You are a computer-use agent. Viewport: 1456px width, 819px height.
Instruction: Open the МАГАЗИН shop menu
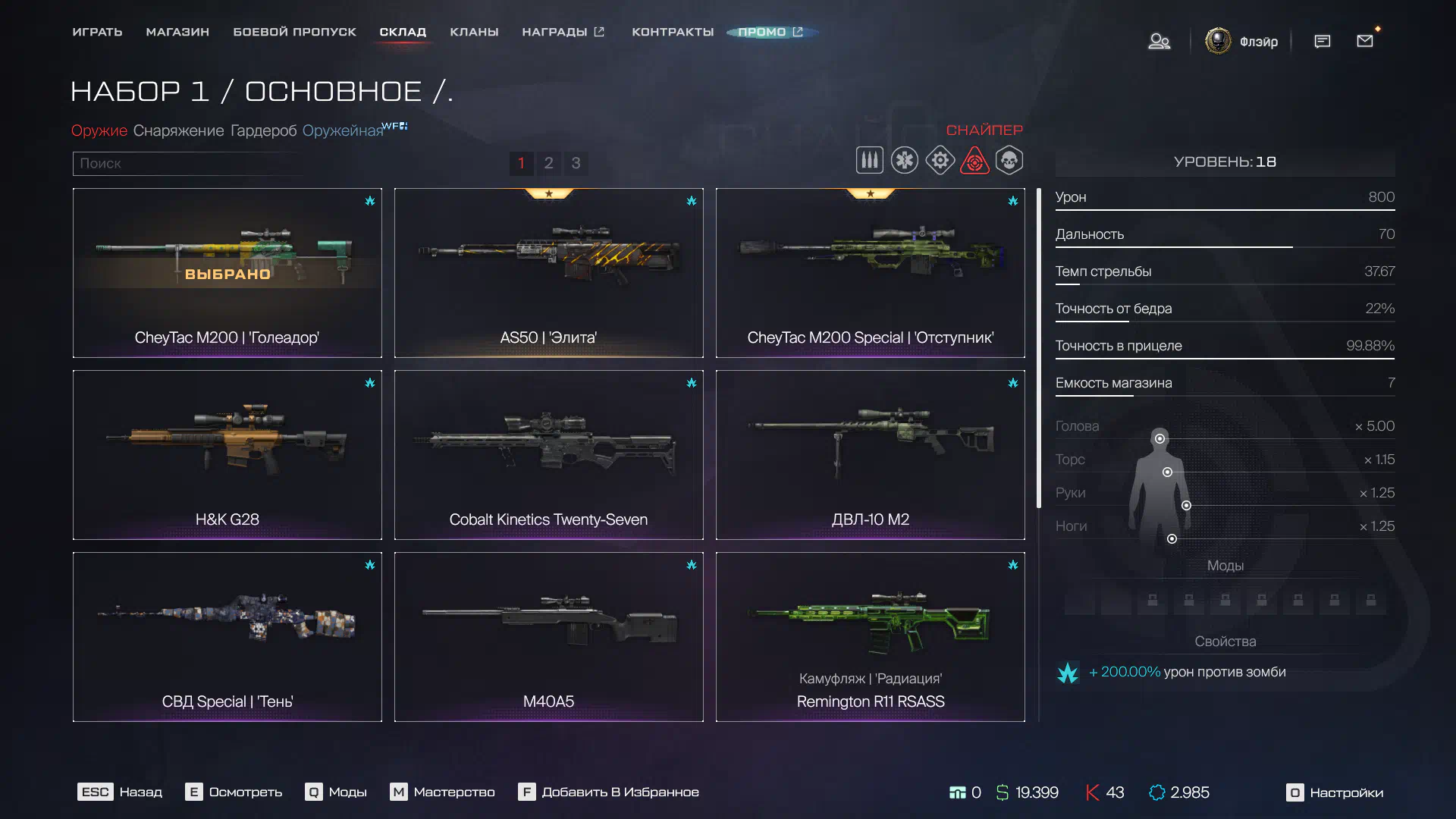(177, 32)
